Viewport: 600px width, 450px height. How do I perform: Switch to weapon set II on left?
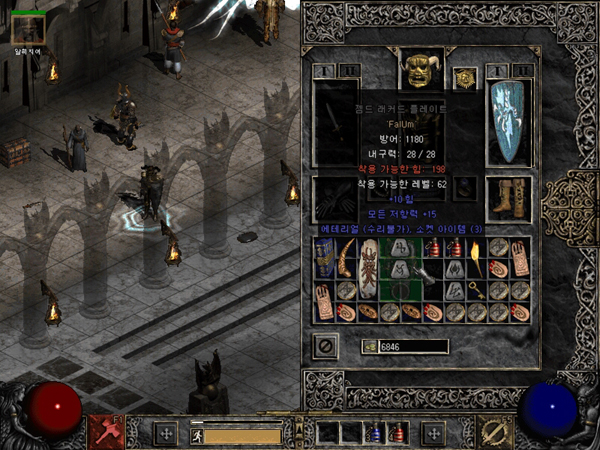pos(349,71)
